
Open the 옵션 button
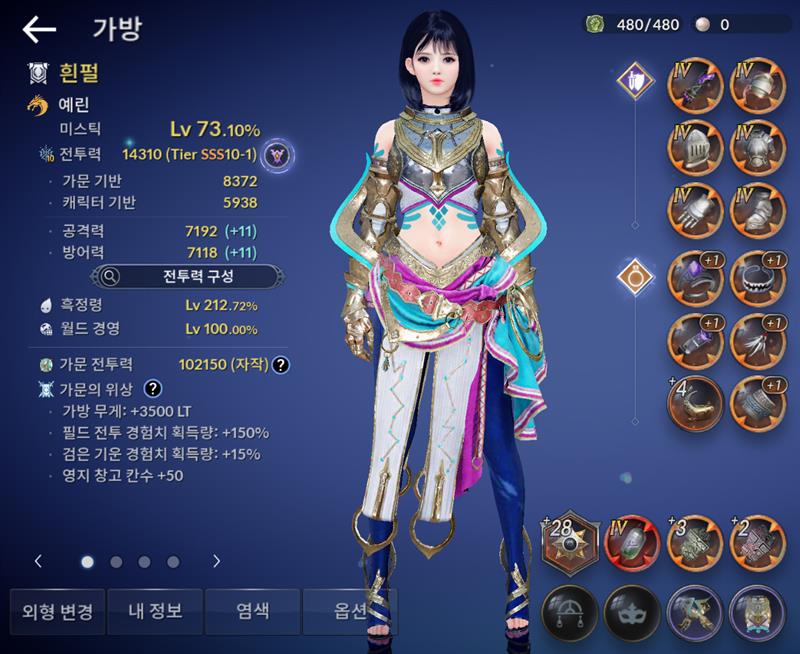(x=349, y=612)
